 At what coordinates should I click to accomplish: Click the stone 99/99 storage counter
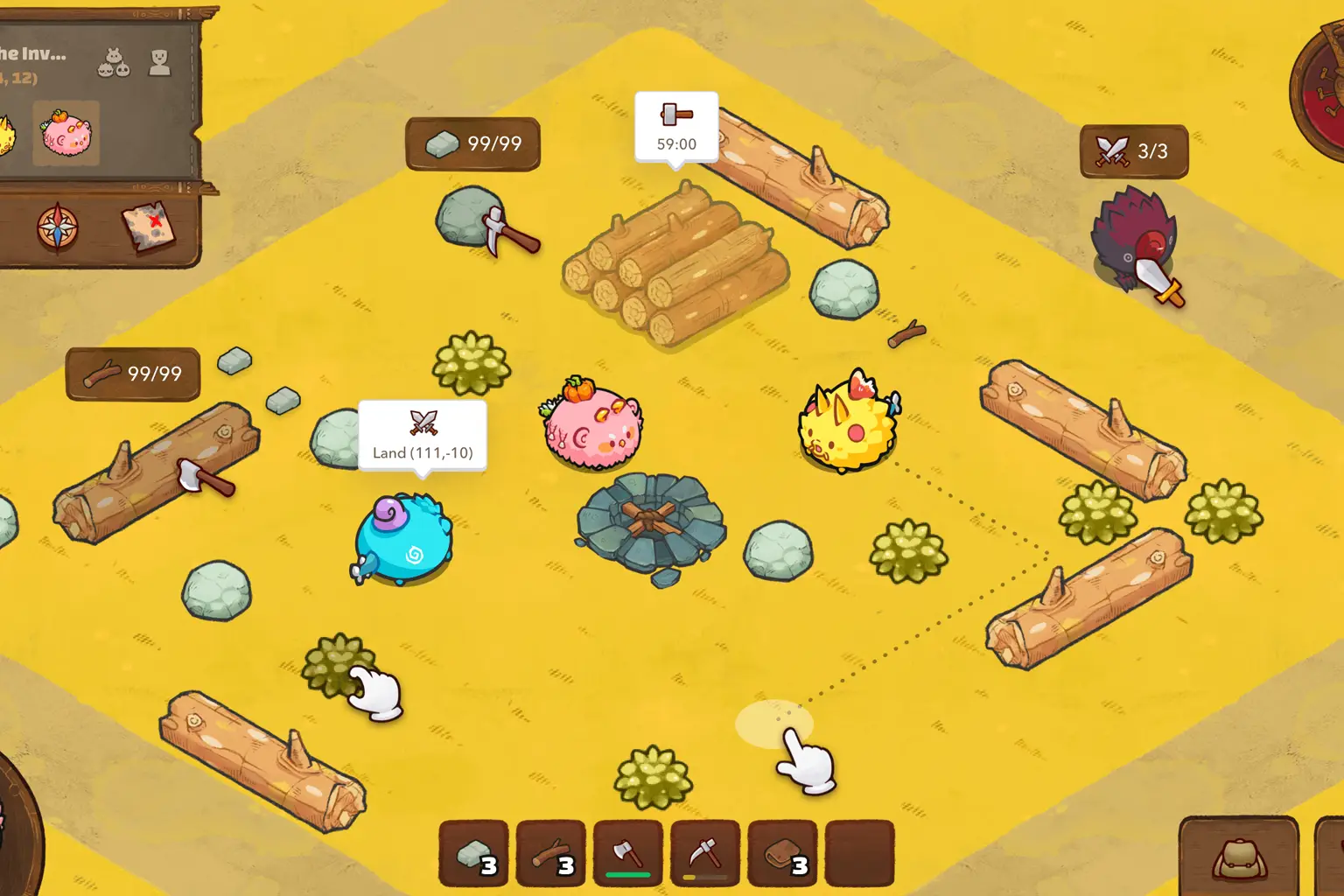472,143
